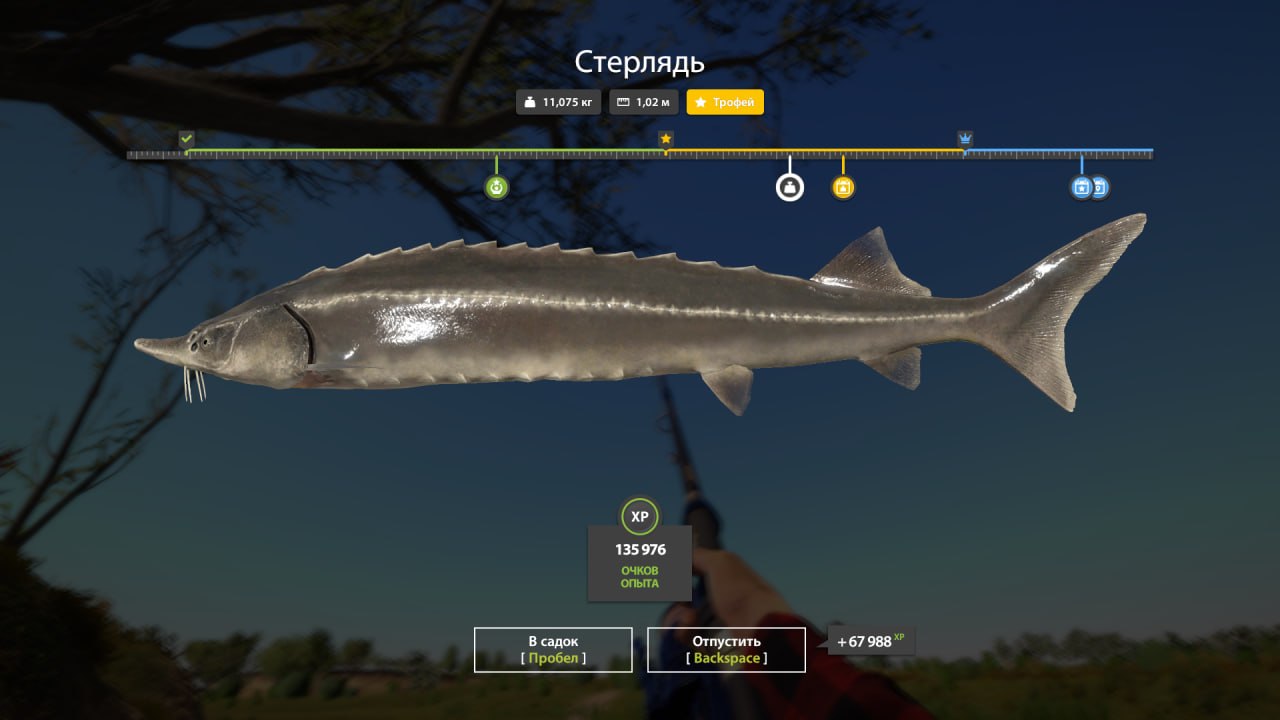Release the fish with Отпустить button

pyautogui.click(x=726, y=649)
